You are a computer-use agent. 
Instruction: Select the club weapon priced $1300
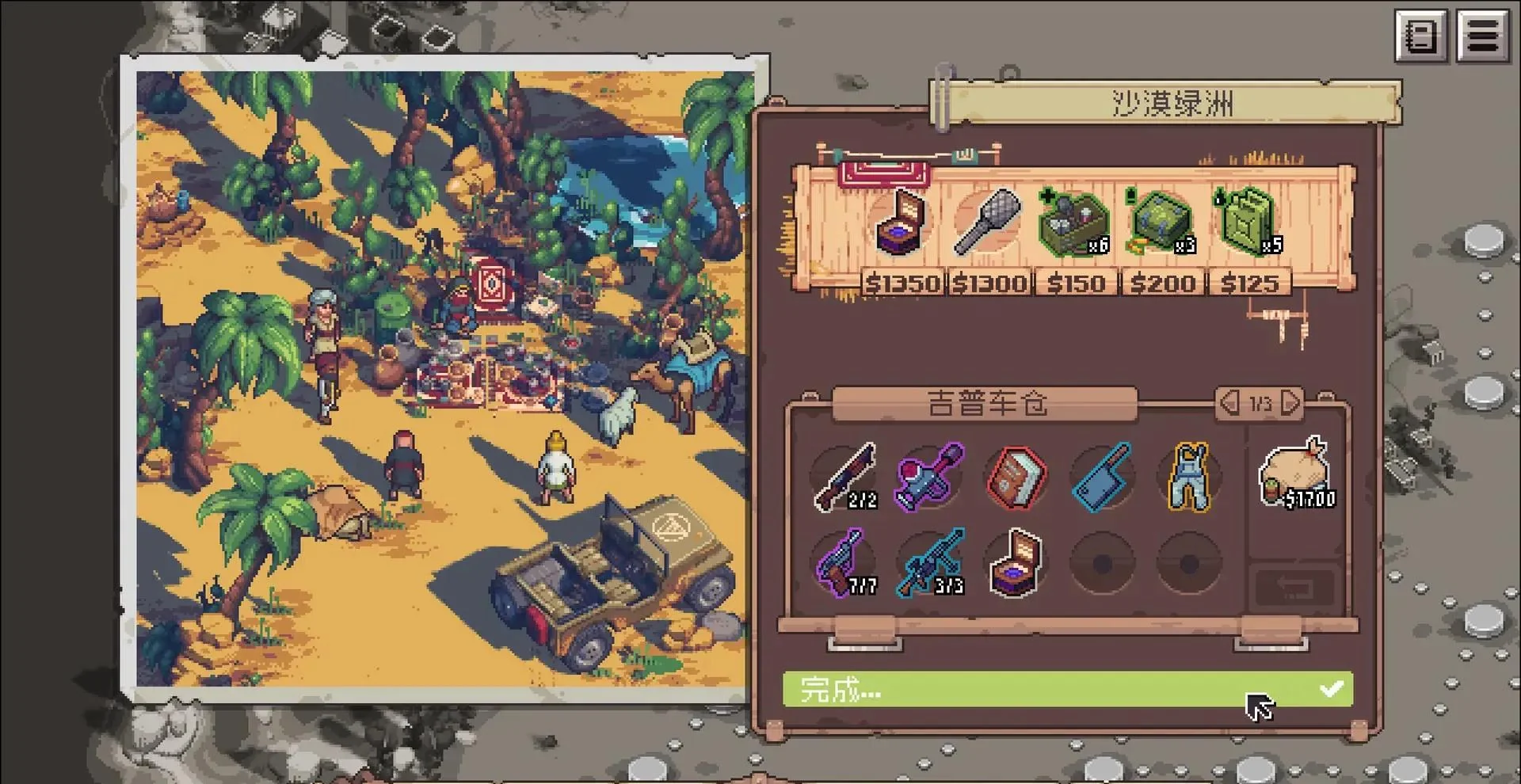click(988, 223)
